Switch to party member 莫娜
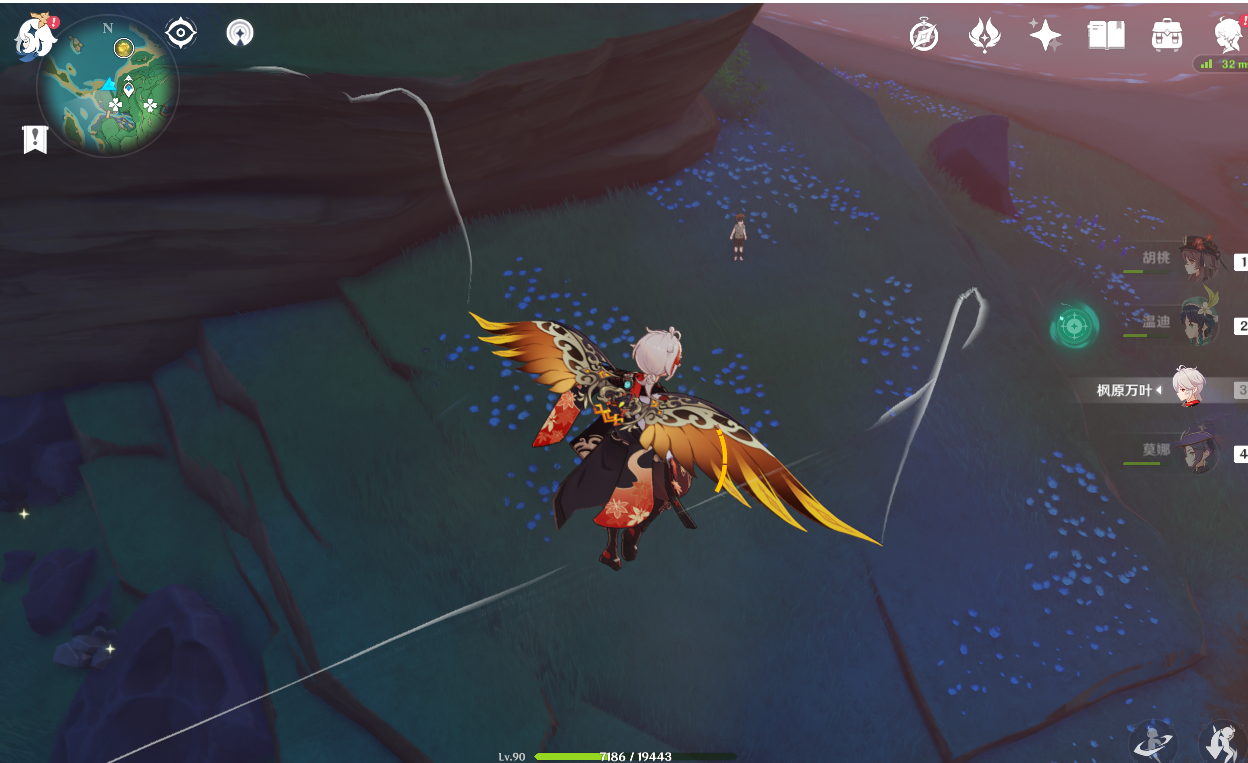This screenshot has height=763, width=1248. click(x=1196, y=451)
